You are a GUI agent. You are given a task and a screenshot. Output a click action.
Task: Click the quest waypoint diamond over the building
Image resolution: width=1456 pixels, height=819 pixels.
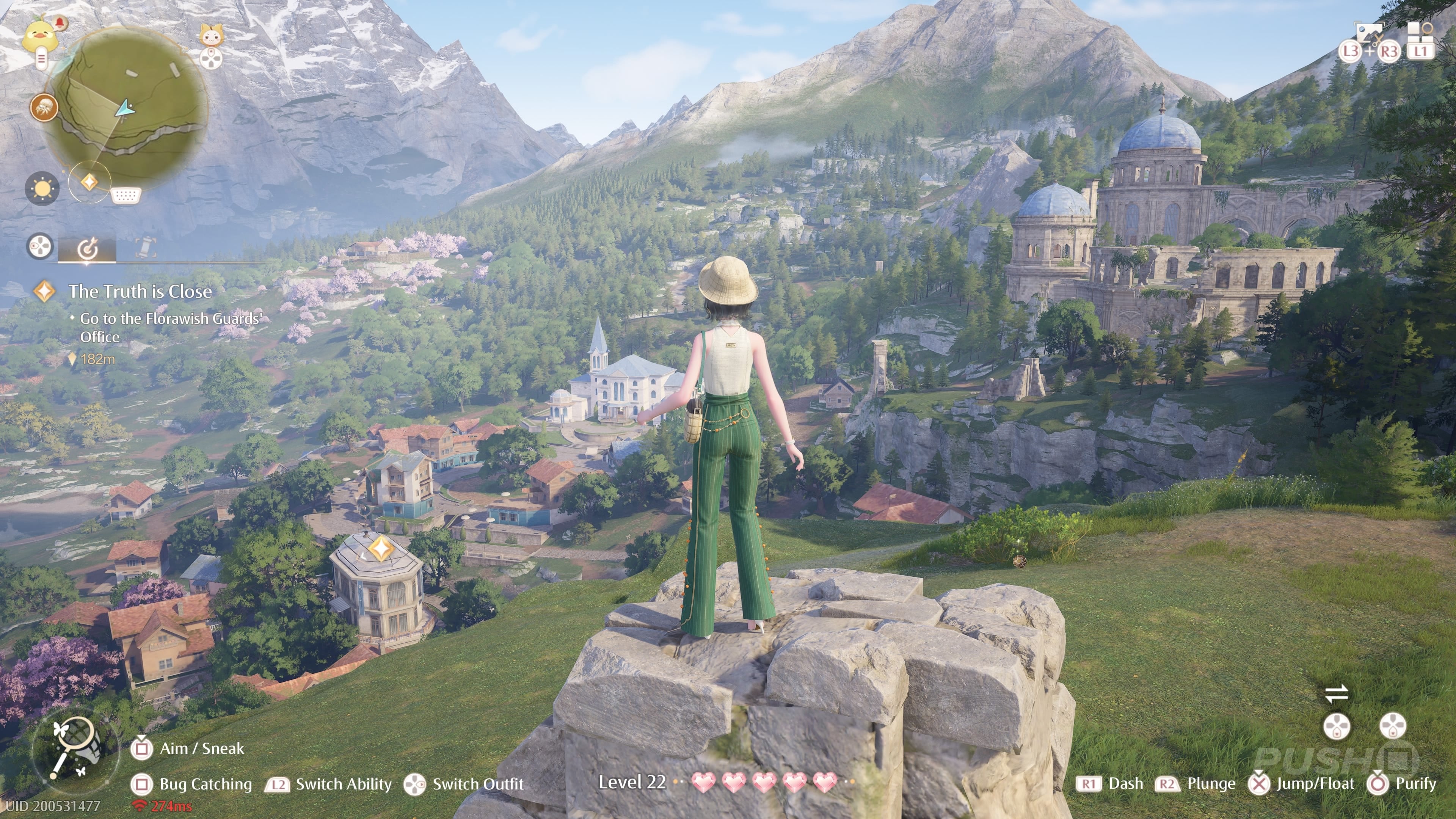pos(381,548)
